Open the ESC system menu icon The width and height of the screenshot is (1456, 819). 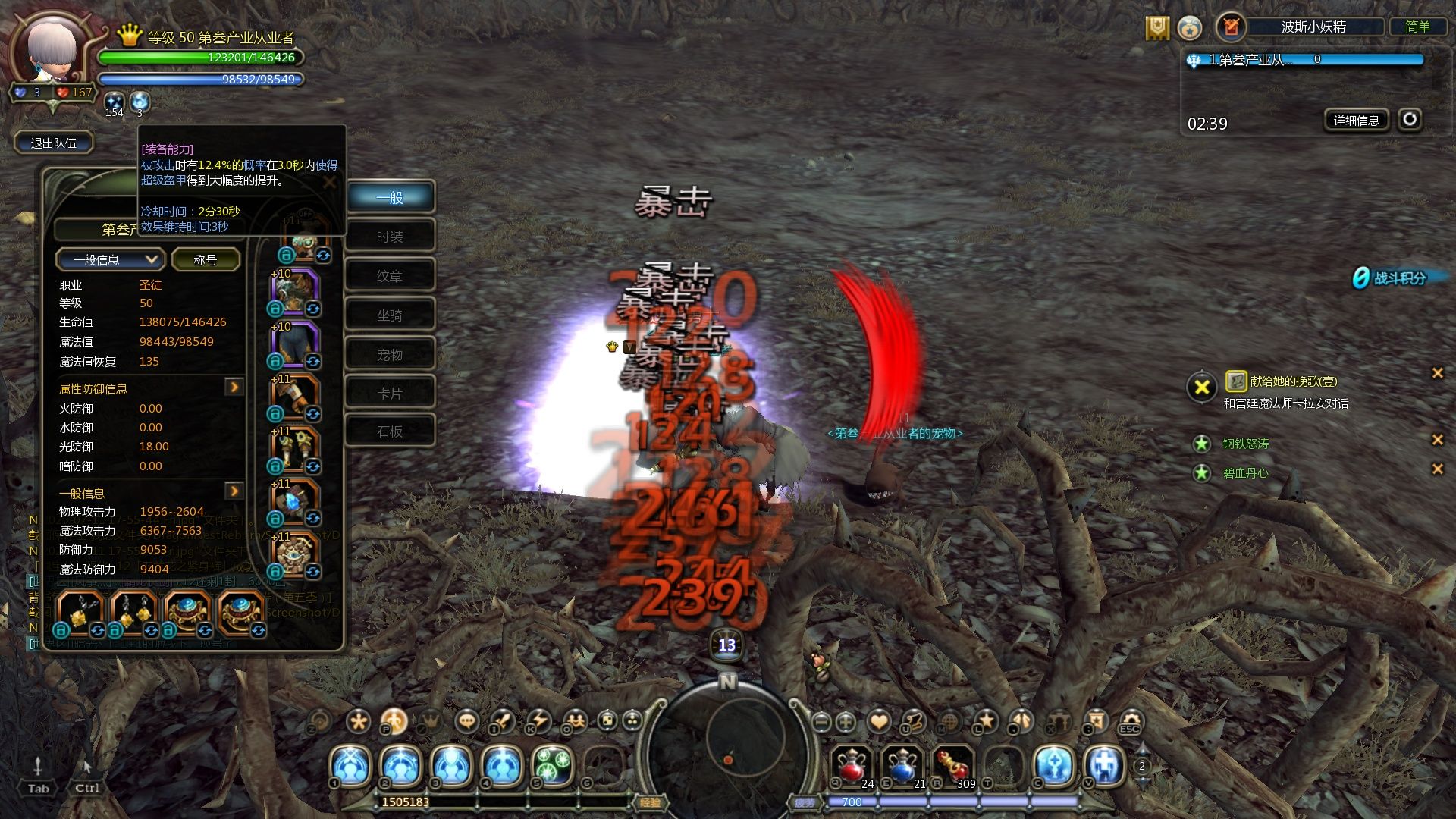1130,721
